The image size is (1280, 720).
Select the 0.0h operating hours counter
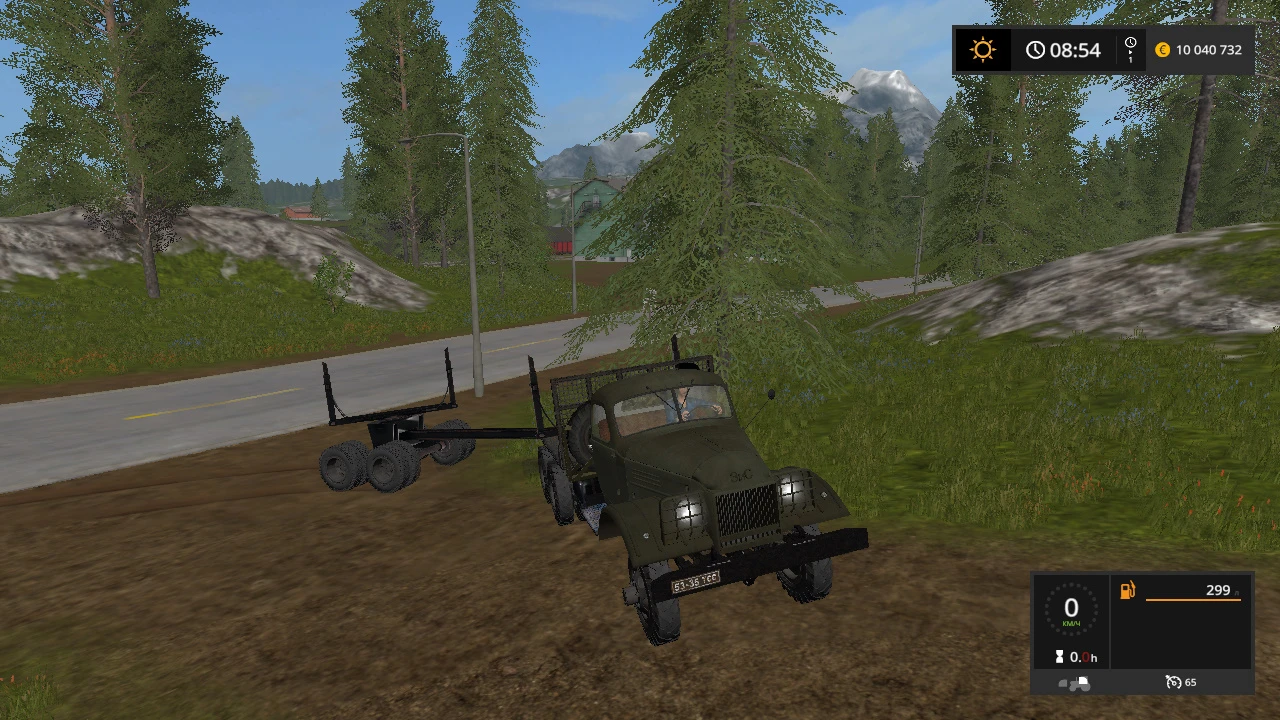tap(1085, 657)
